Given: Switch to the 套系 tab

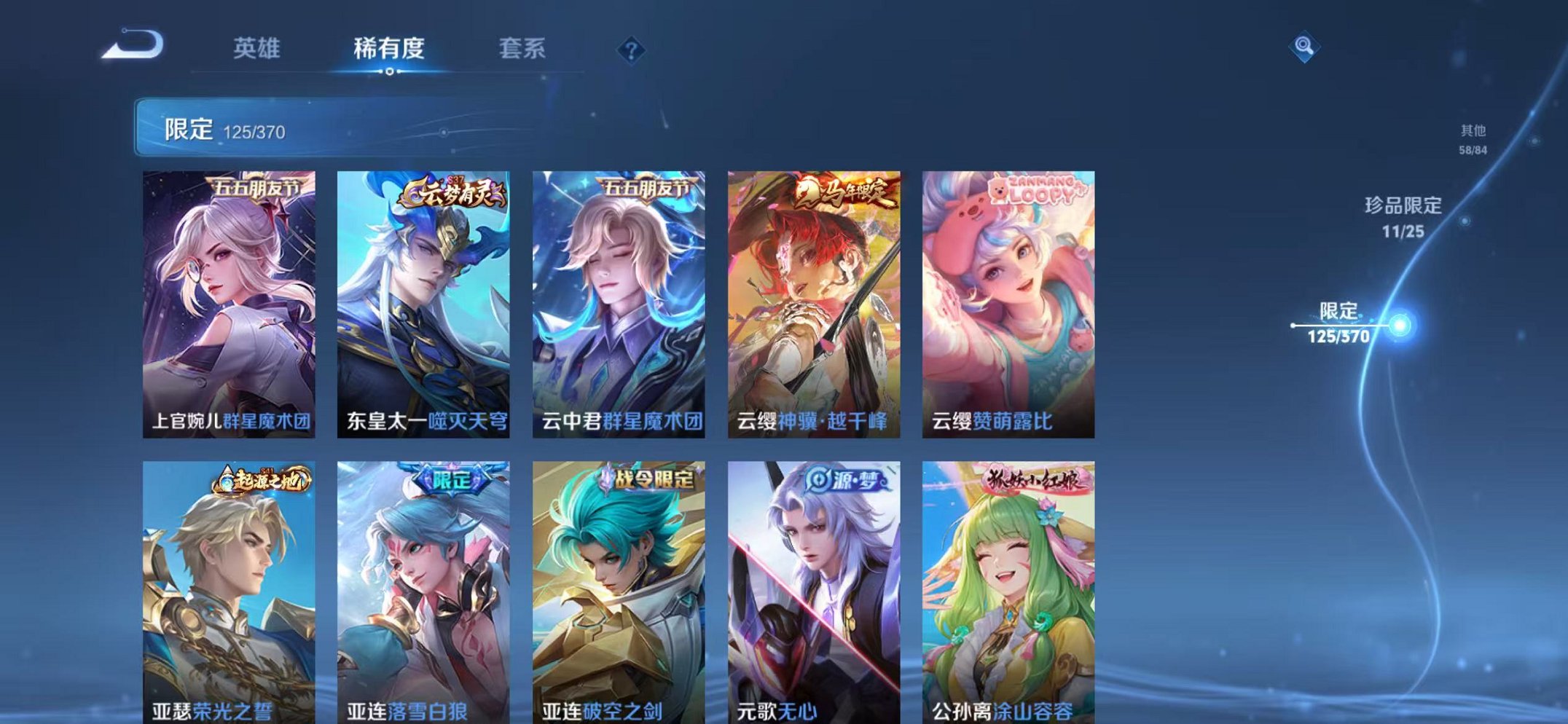Looking at the screenshot, I should click(521, 50).
